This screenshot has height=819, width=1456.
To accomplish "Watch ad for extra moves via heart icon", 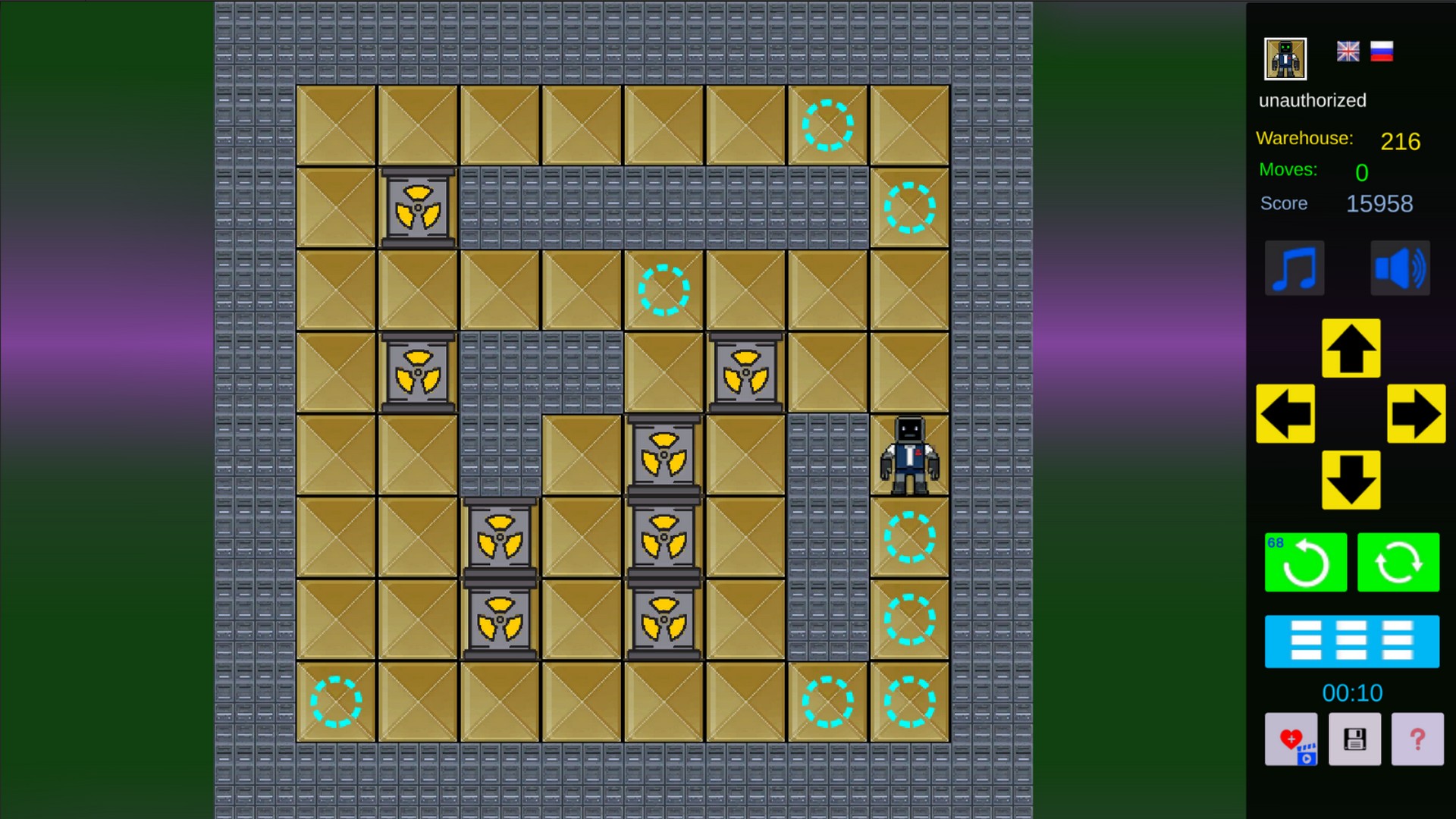I will click(x=1291, y=739).
